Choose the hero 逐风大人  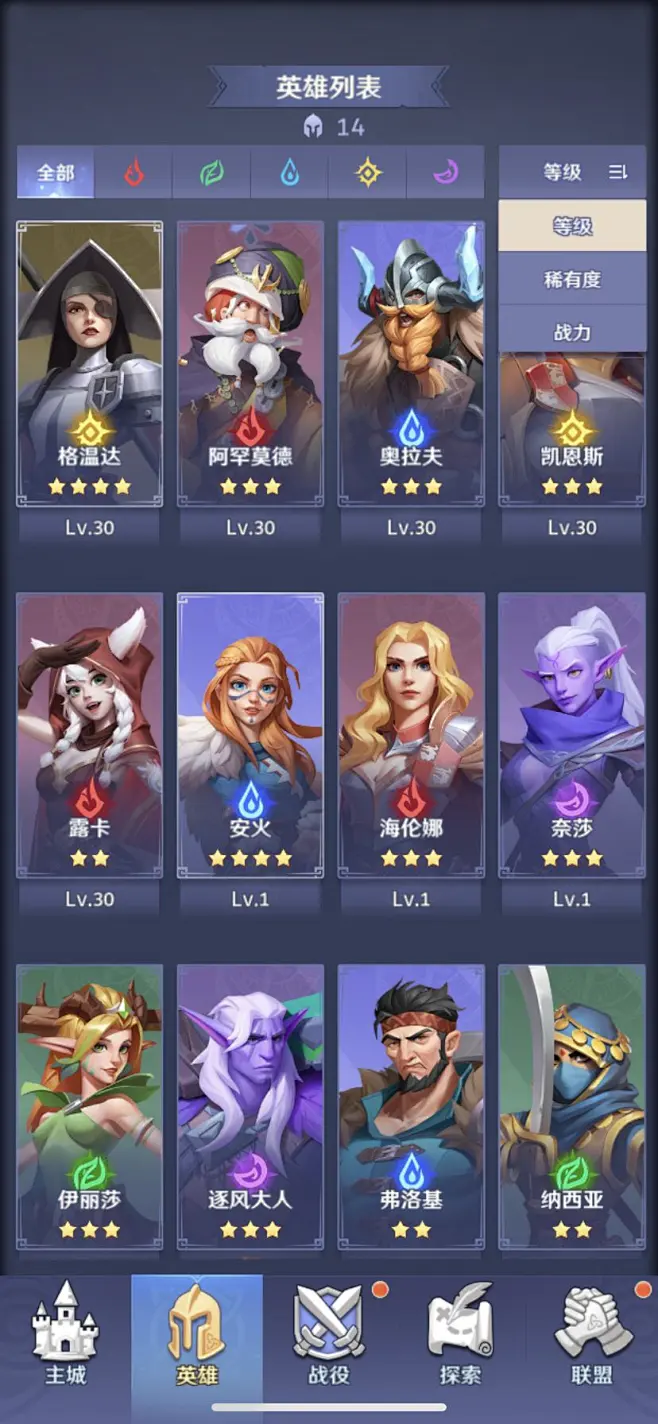coord(250,1105)
